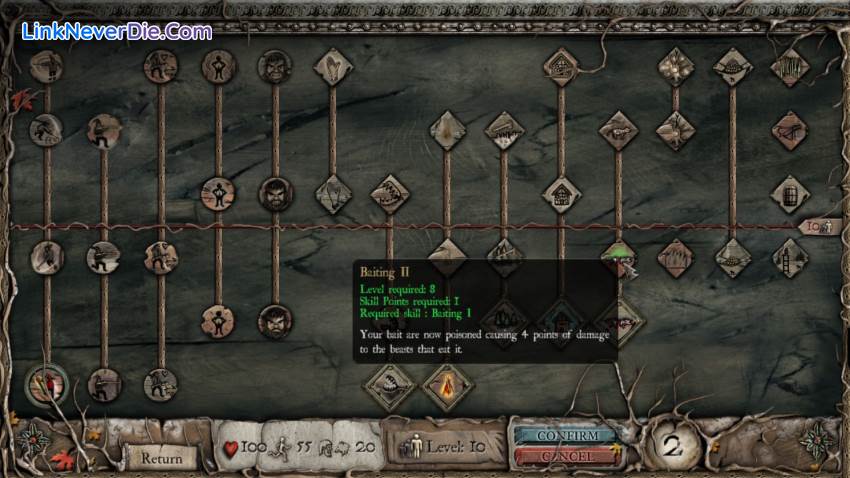Click the Return button
The width and height of the screenshot is (850, 478).
click(161, 457)
